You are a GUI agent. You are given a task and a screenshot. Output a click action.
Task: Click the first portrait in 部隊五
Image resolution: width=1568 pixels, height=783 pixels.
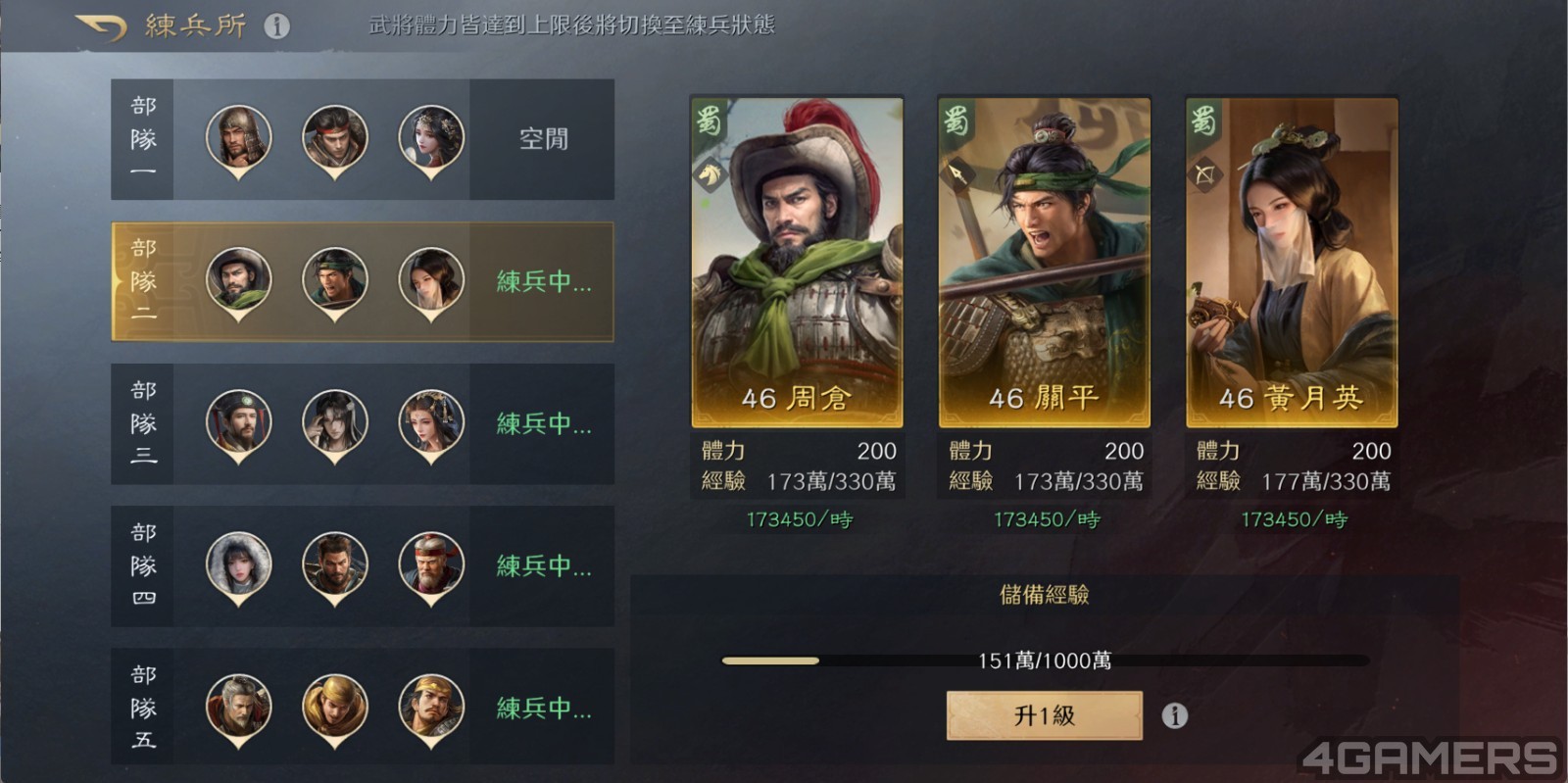tap(238, 704)
